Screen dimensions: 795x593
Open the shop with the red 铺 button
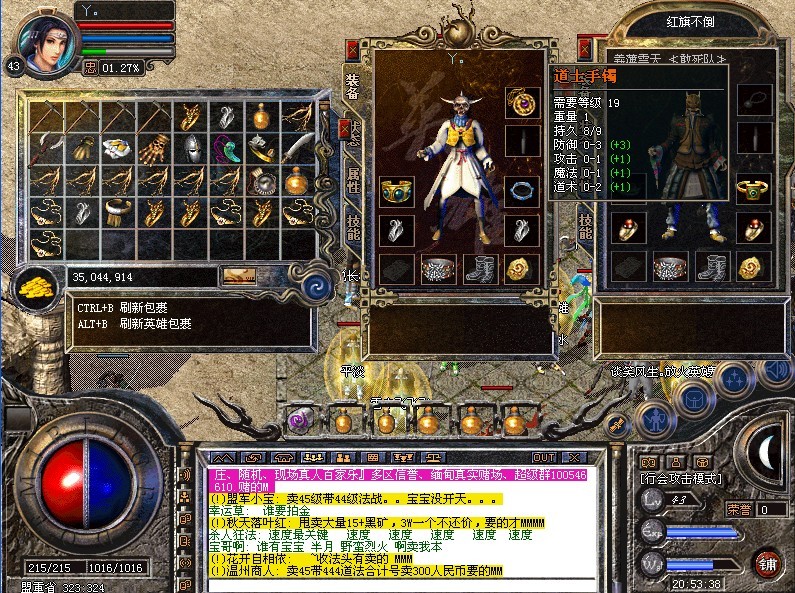coord(767,563)
